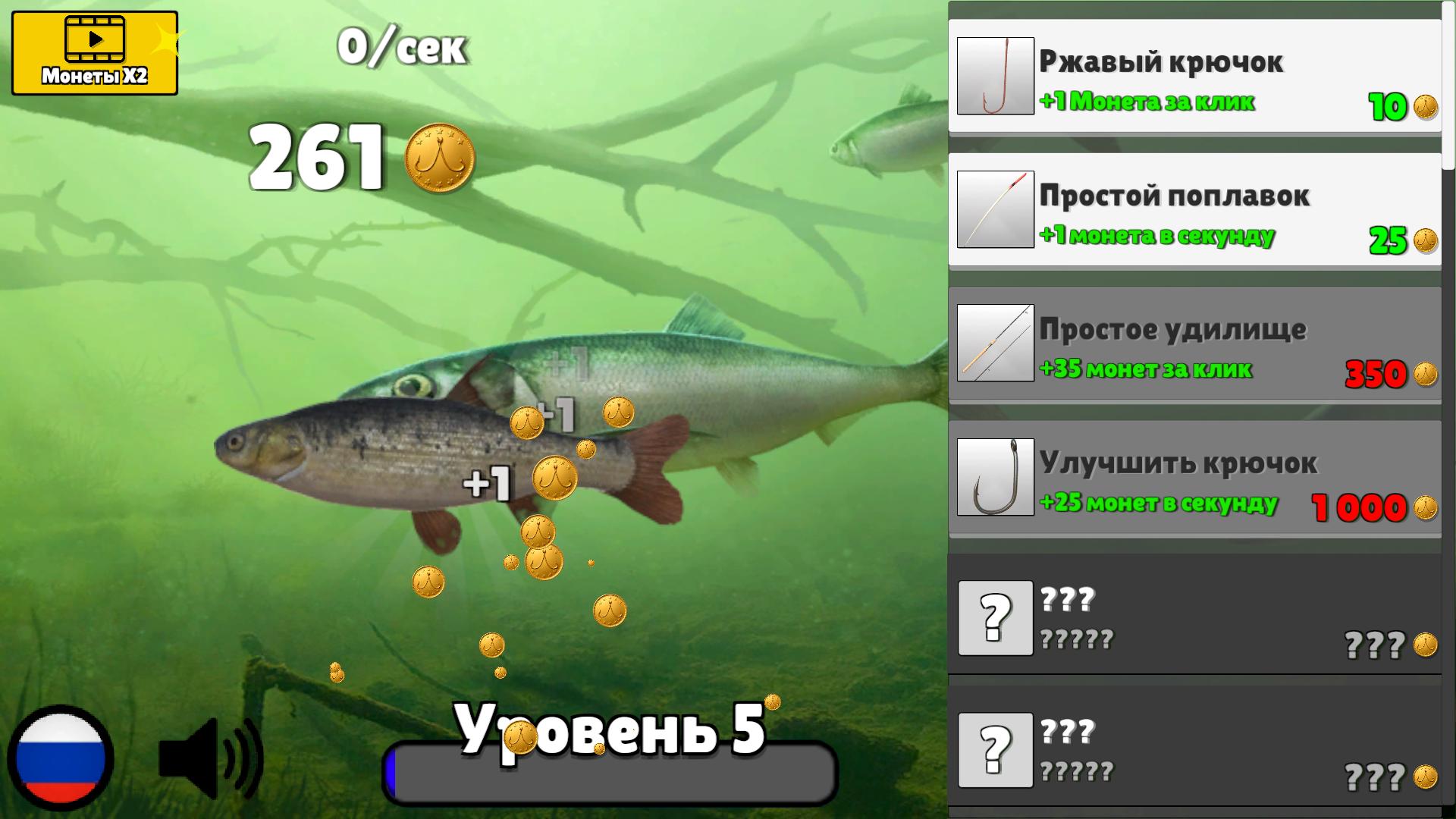
Task: Enable double coins via Монеты X2
Action: coord(93,53)
